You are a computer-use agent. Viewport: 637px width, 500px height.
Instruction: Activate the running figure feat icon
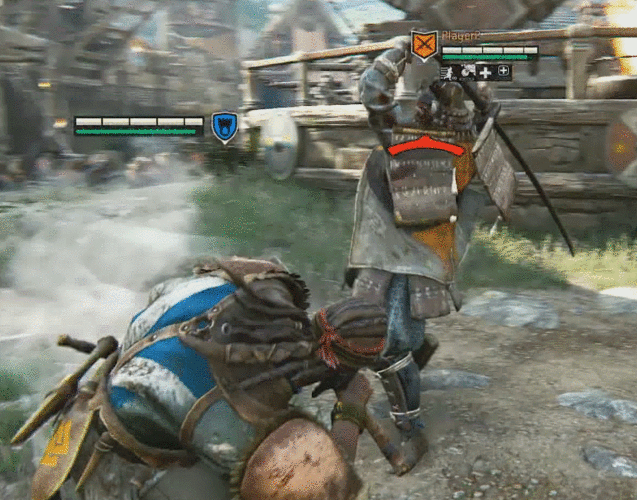point(448,72)
